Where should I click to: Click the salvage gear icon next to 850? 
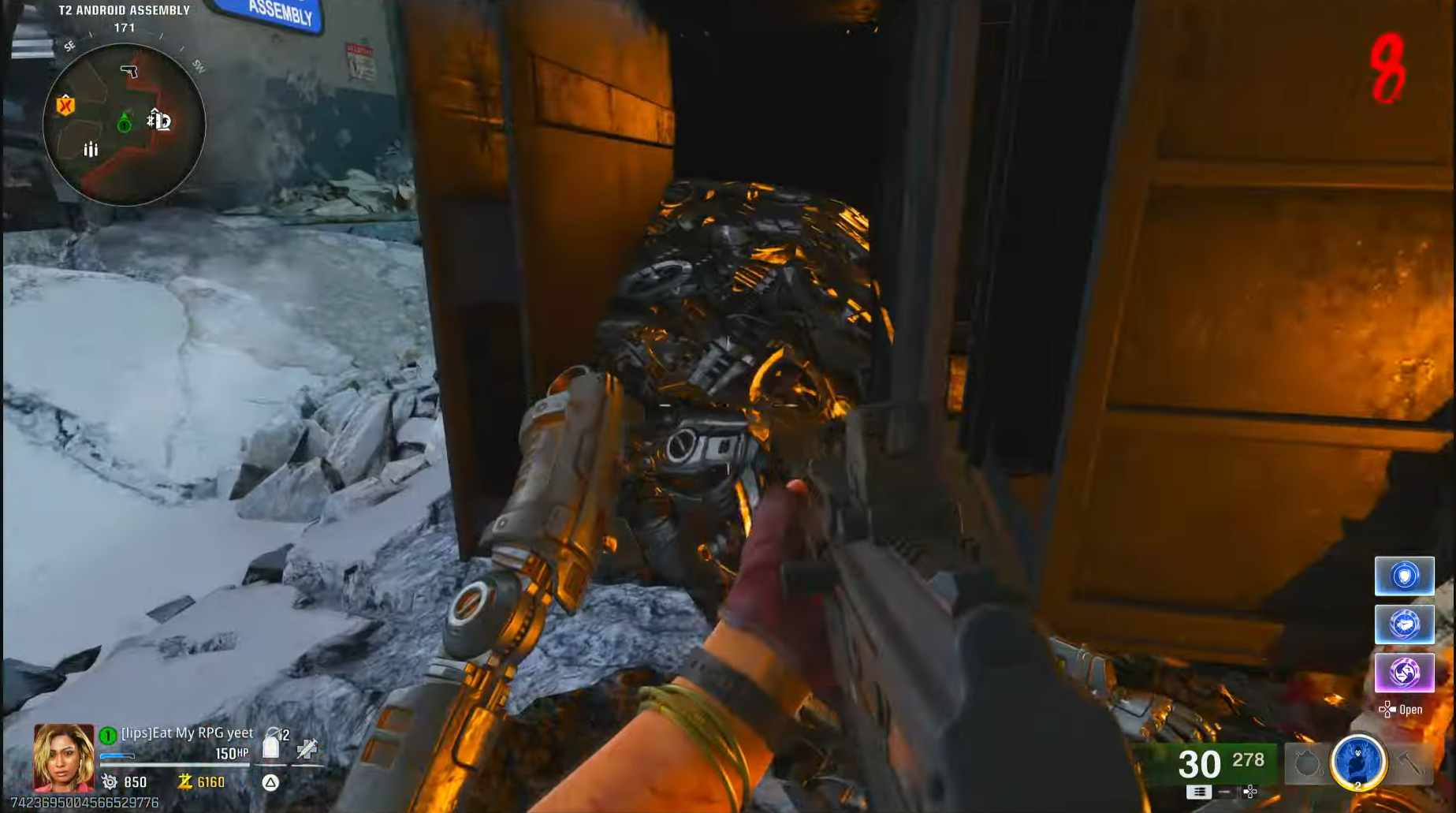(109, 782)
